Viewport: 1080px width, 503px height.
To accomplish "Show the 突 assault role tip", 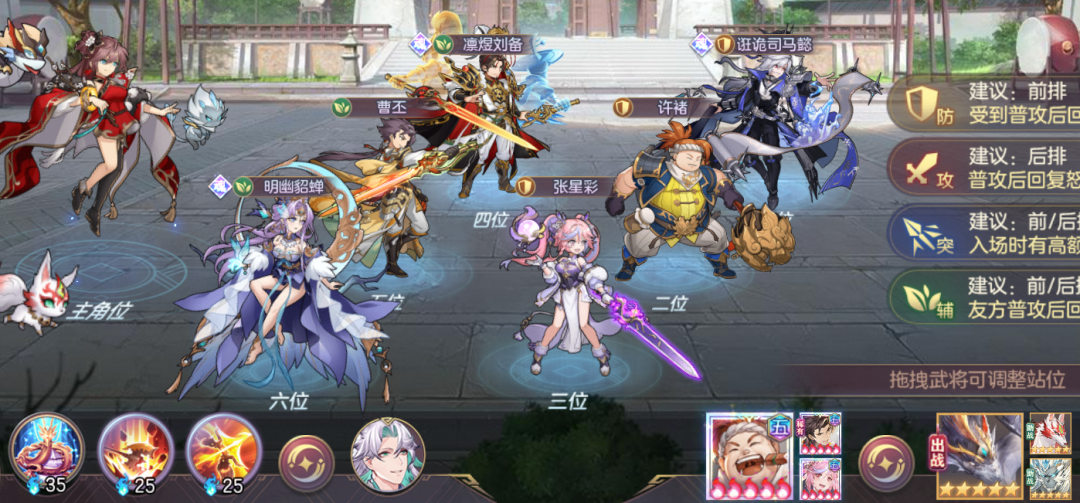I will [x=921, y=233].
